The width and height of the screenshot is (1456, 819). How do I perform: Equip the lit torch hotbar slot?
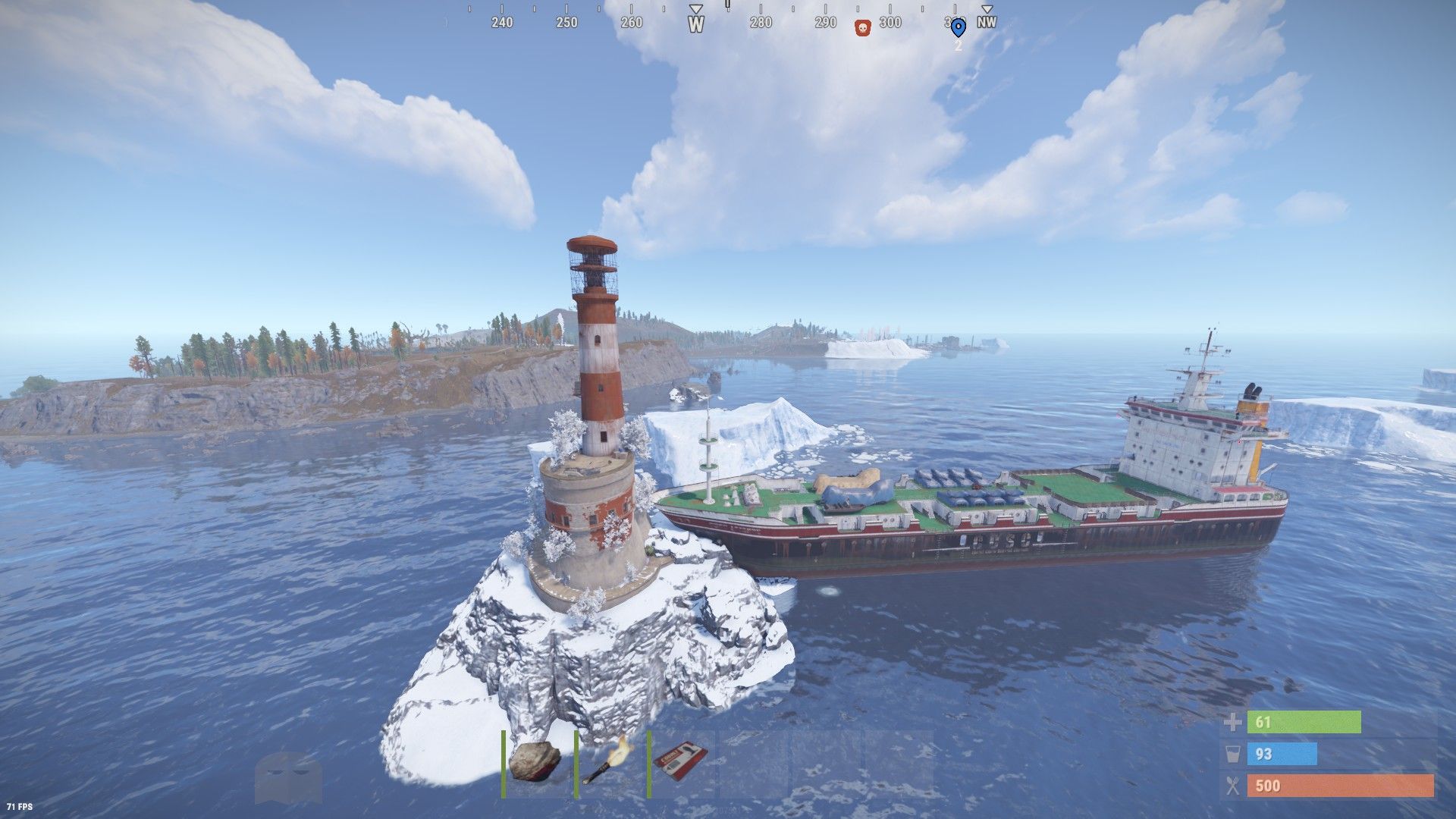click(608, 761)
